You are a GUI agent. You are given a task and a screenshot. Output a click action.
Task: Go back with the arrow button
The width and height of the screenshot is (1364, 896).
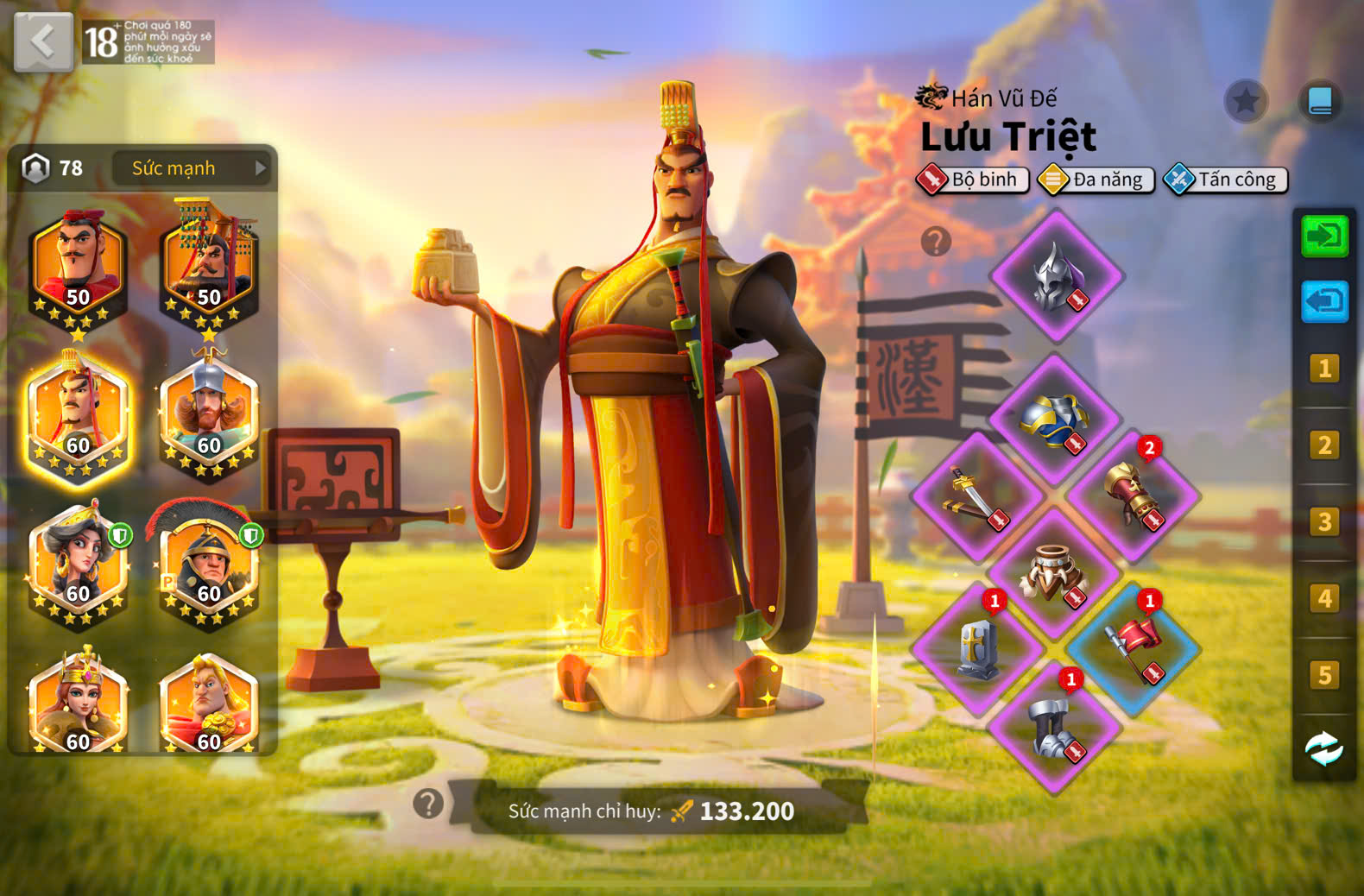pyautogui.click(x=43, y=41)
